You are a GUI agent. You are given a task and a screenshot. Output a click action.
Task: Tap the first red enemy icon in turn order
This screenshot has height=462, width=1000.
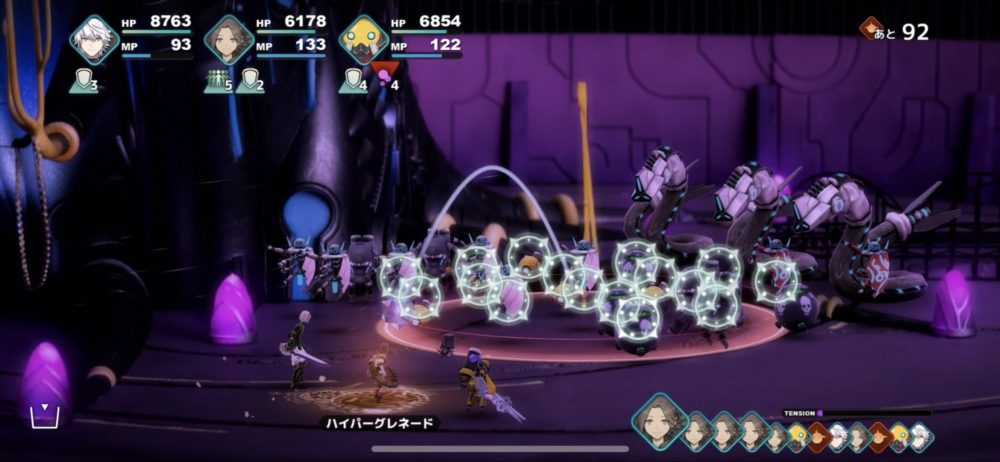pyautogui.click(x=816, y=435)
